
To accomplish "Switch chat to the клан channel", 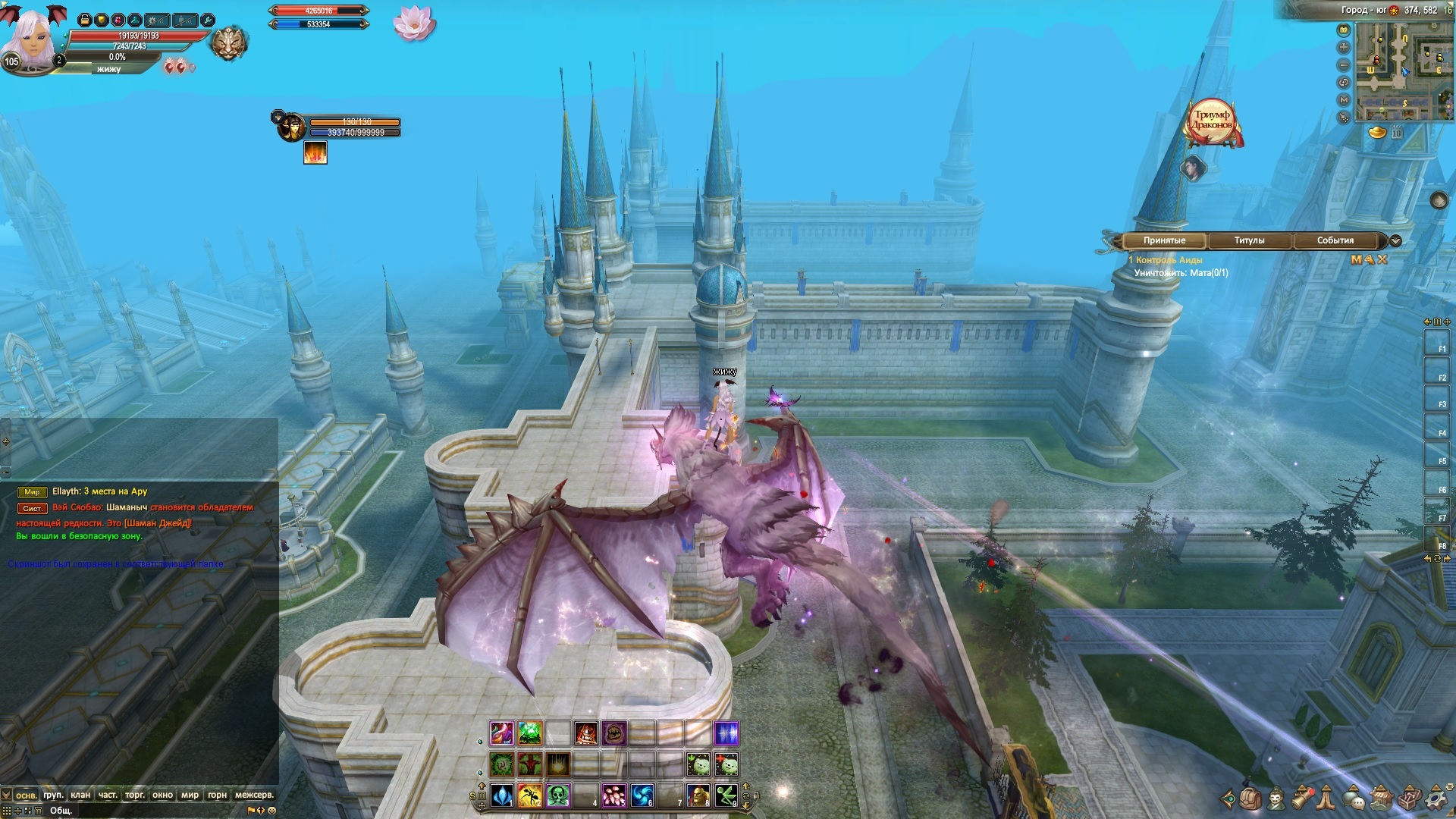I will click(80, 795).
